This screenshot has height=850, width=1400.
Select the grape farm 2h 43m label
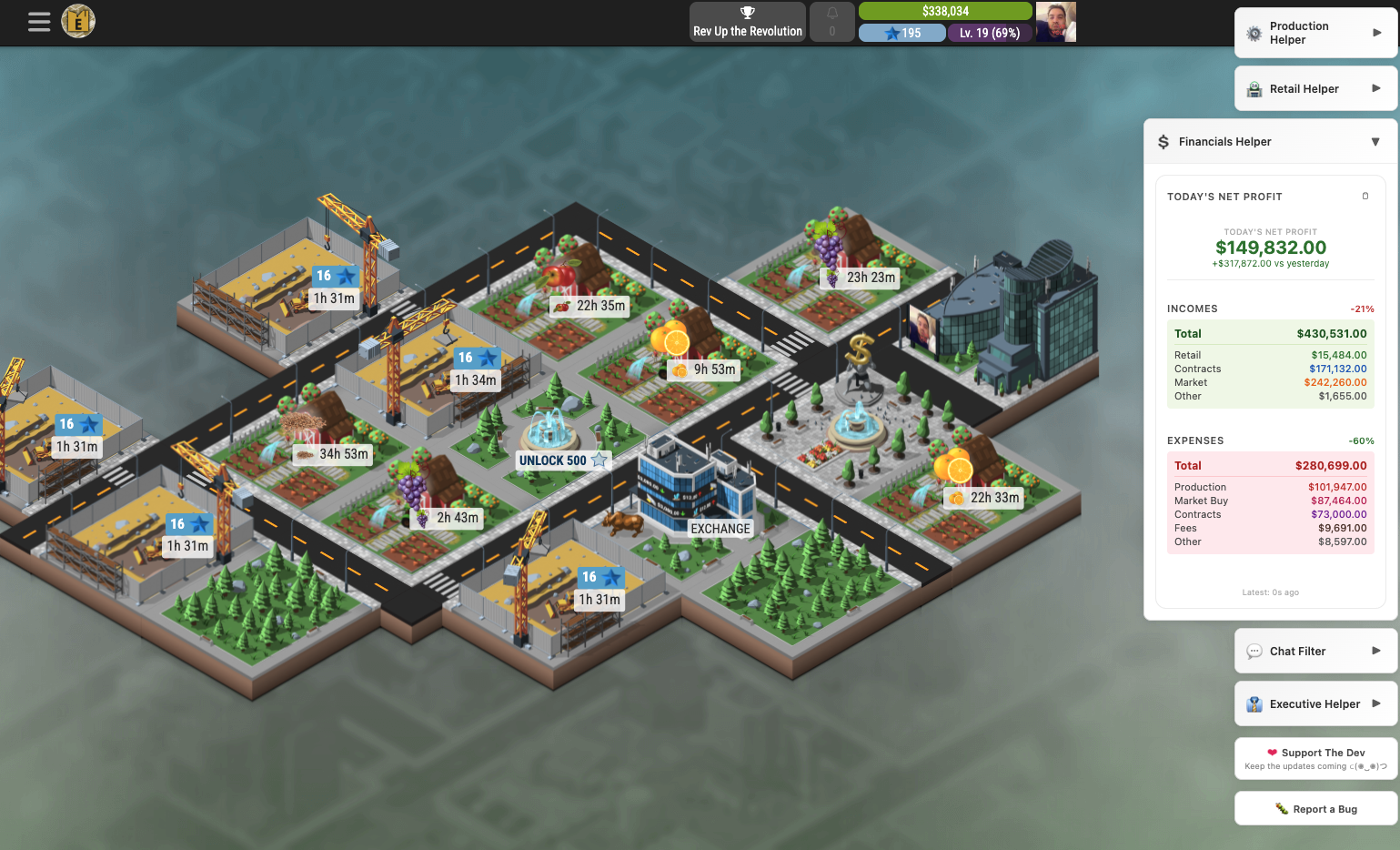pos(448,518)
